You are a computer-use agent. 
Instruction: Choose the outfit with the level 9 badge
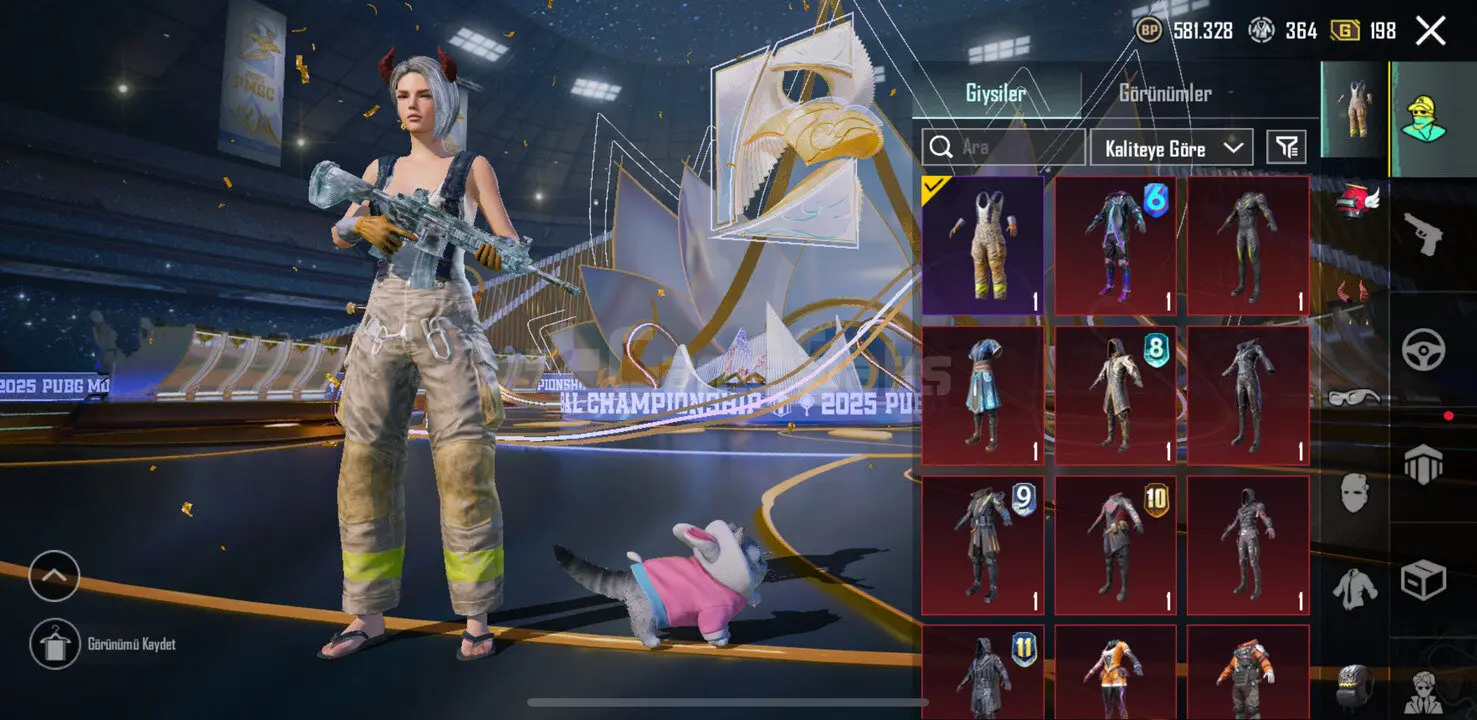click(983, 545)
